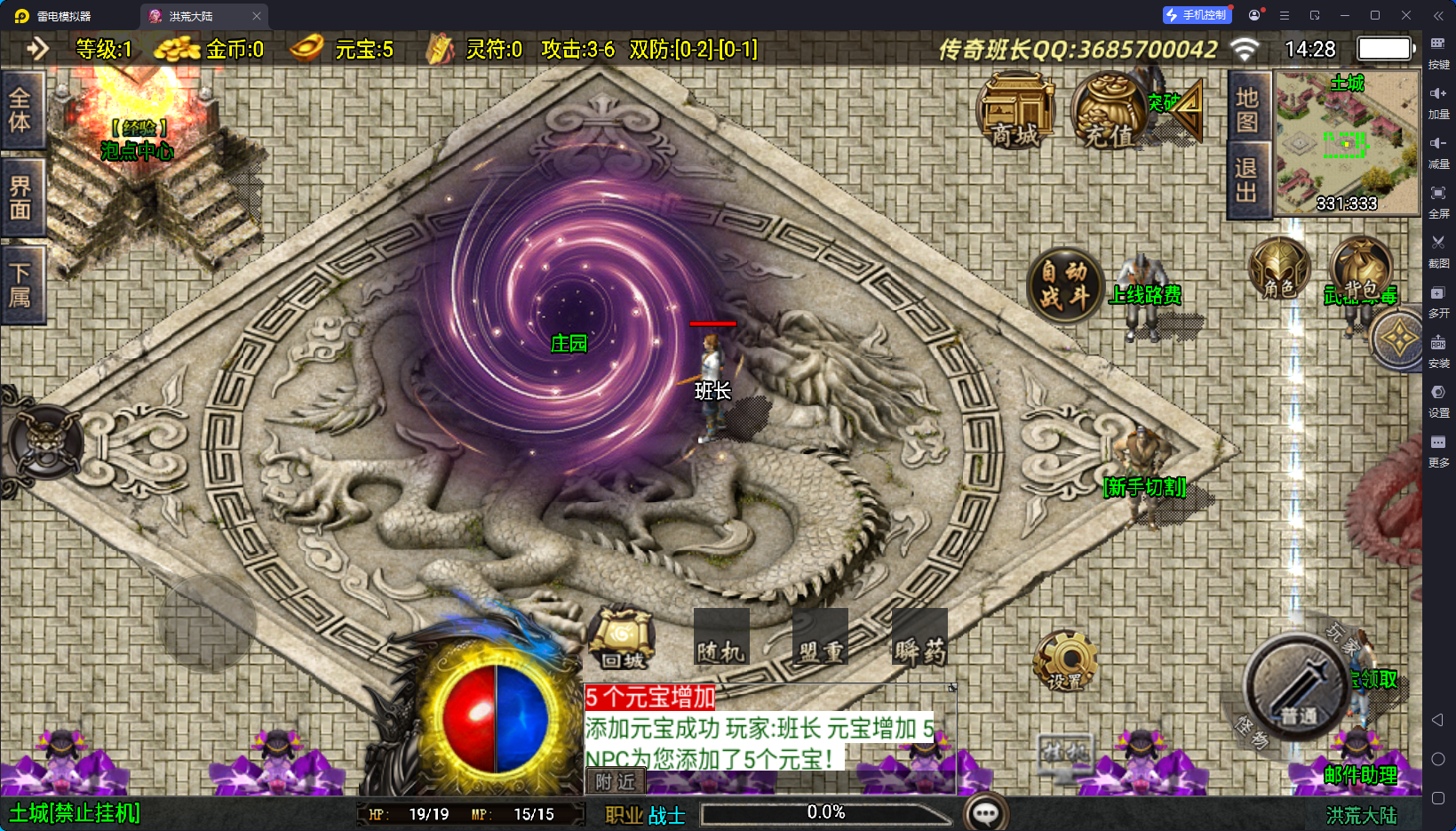
Task: Use the 回城 return scroll
Action: point(622,638)
